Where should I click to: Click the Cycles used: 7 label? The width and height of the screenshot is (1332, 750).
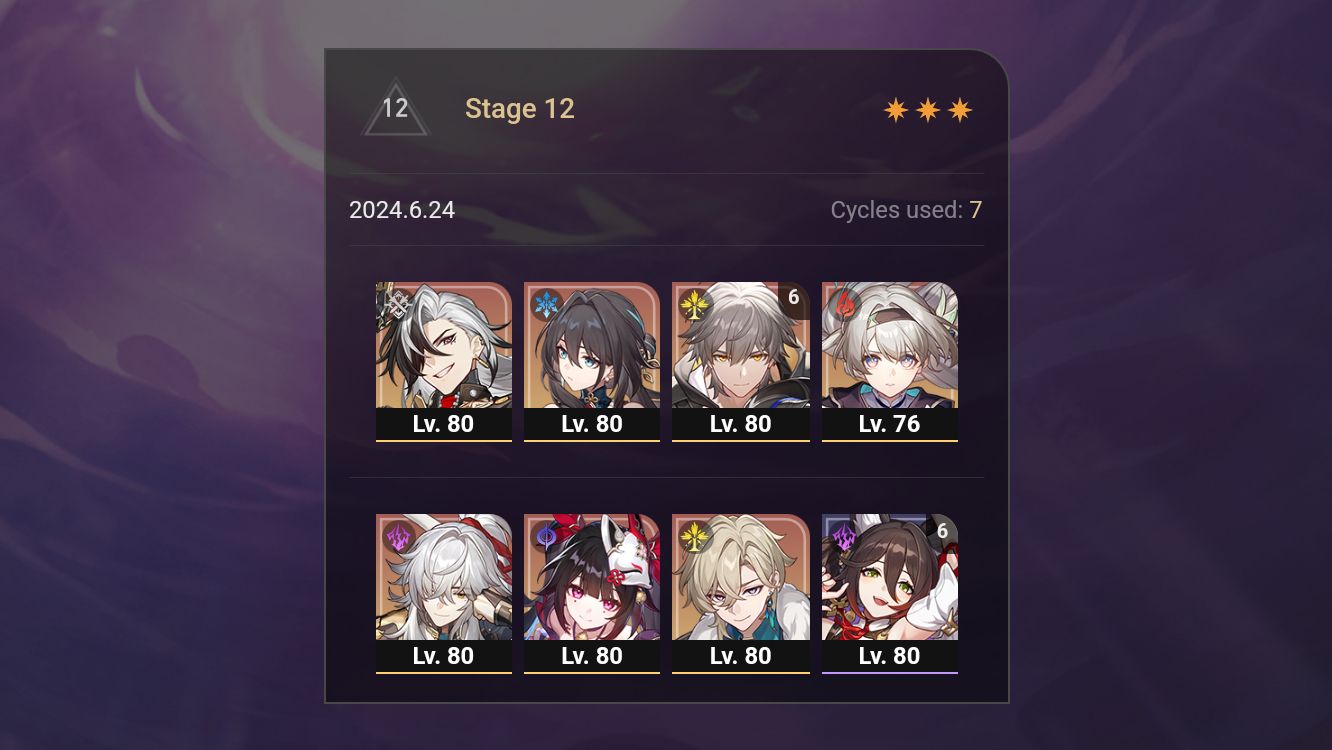(906, 210)
